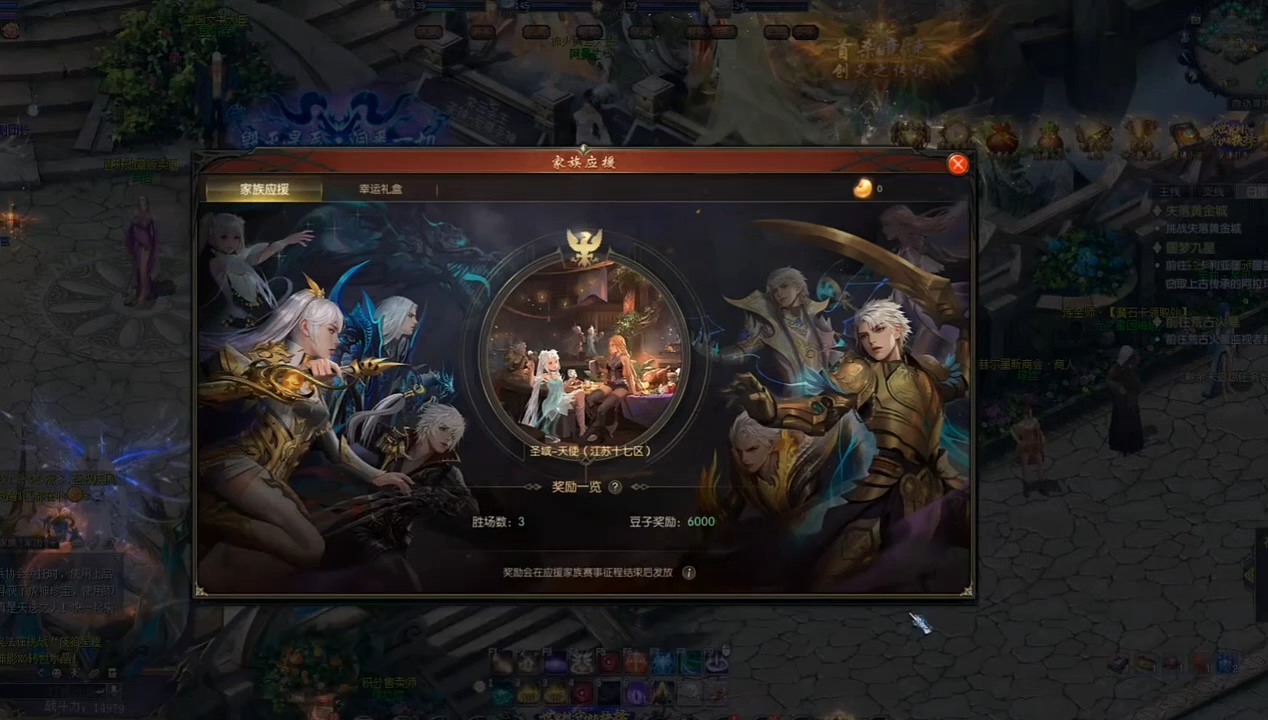The height and width of the screenshot is (720, 1268).
Task: Use the F7 blue frost skill
Action: [x=662, y=662]
